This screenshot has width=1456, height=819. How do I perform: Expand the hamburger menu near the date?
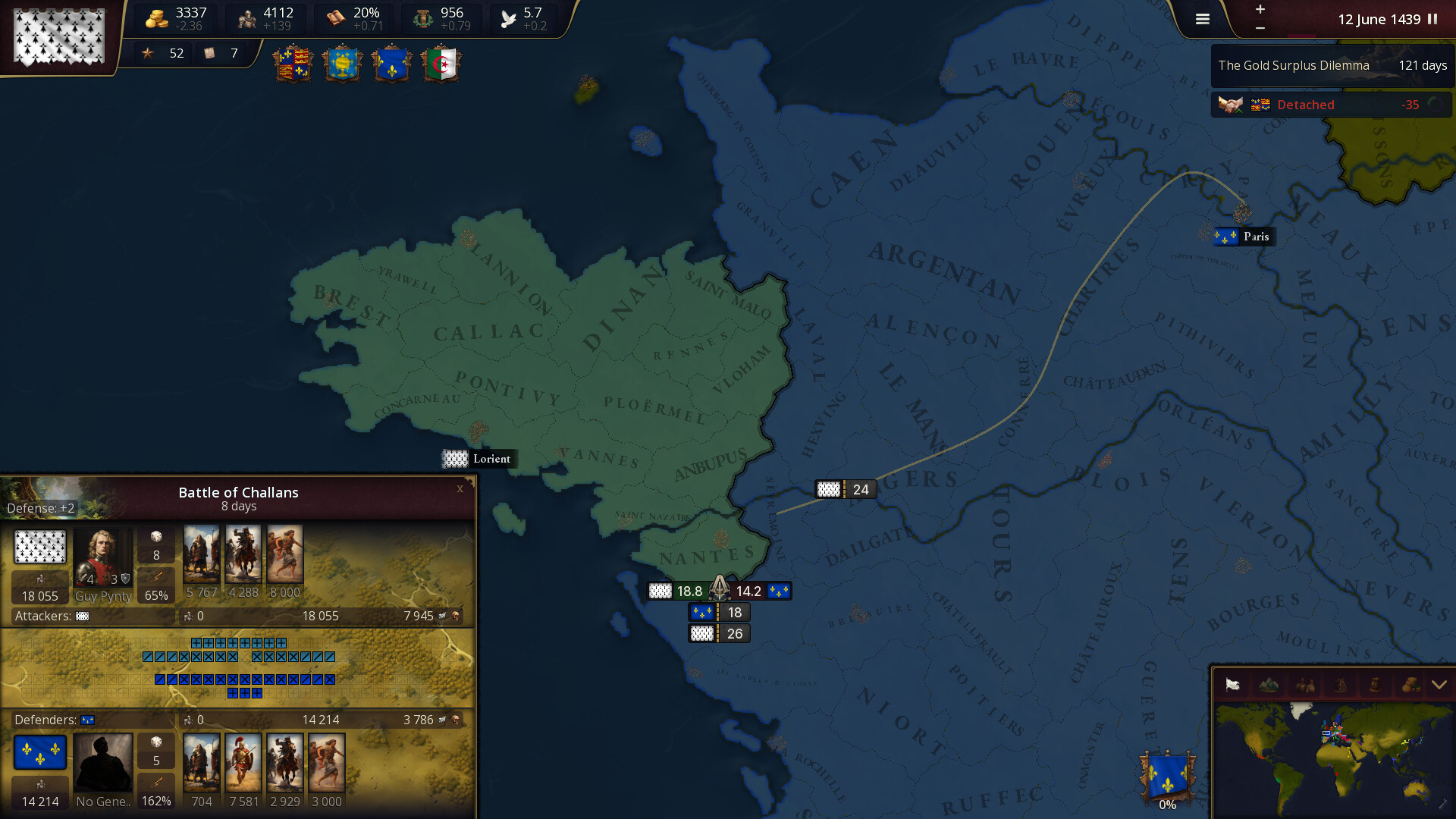point(1202,19)
